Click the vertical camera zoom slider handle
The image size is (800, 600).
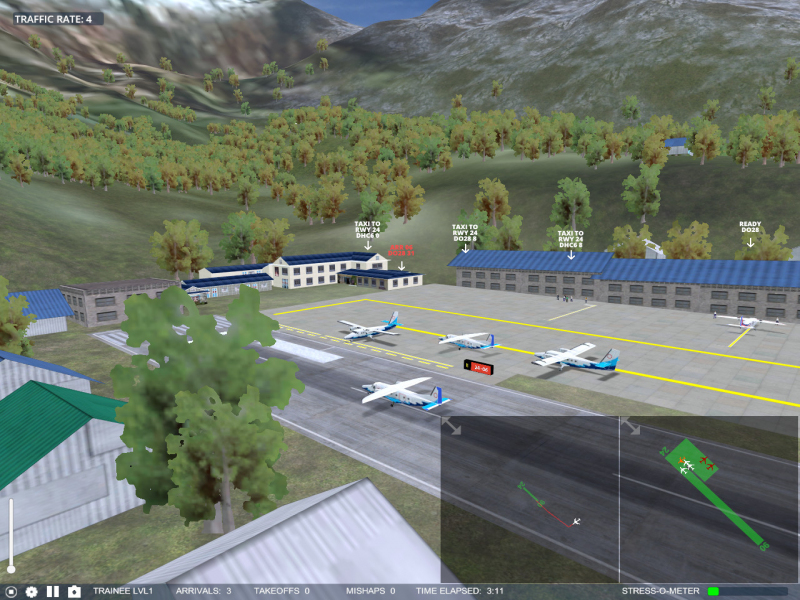(x=11, y=567)
